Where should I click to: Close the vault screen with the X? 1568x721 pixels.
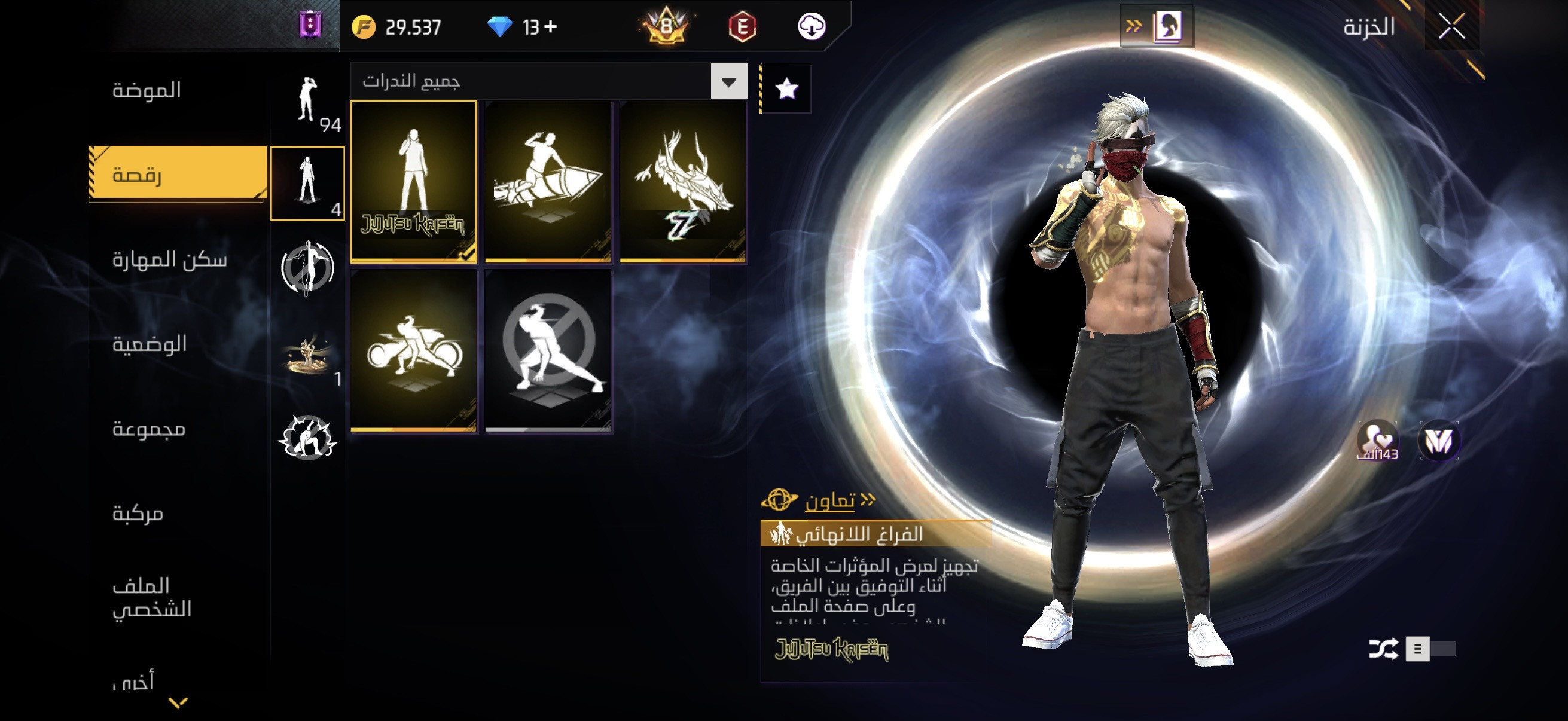(1451, 27)
